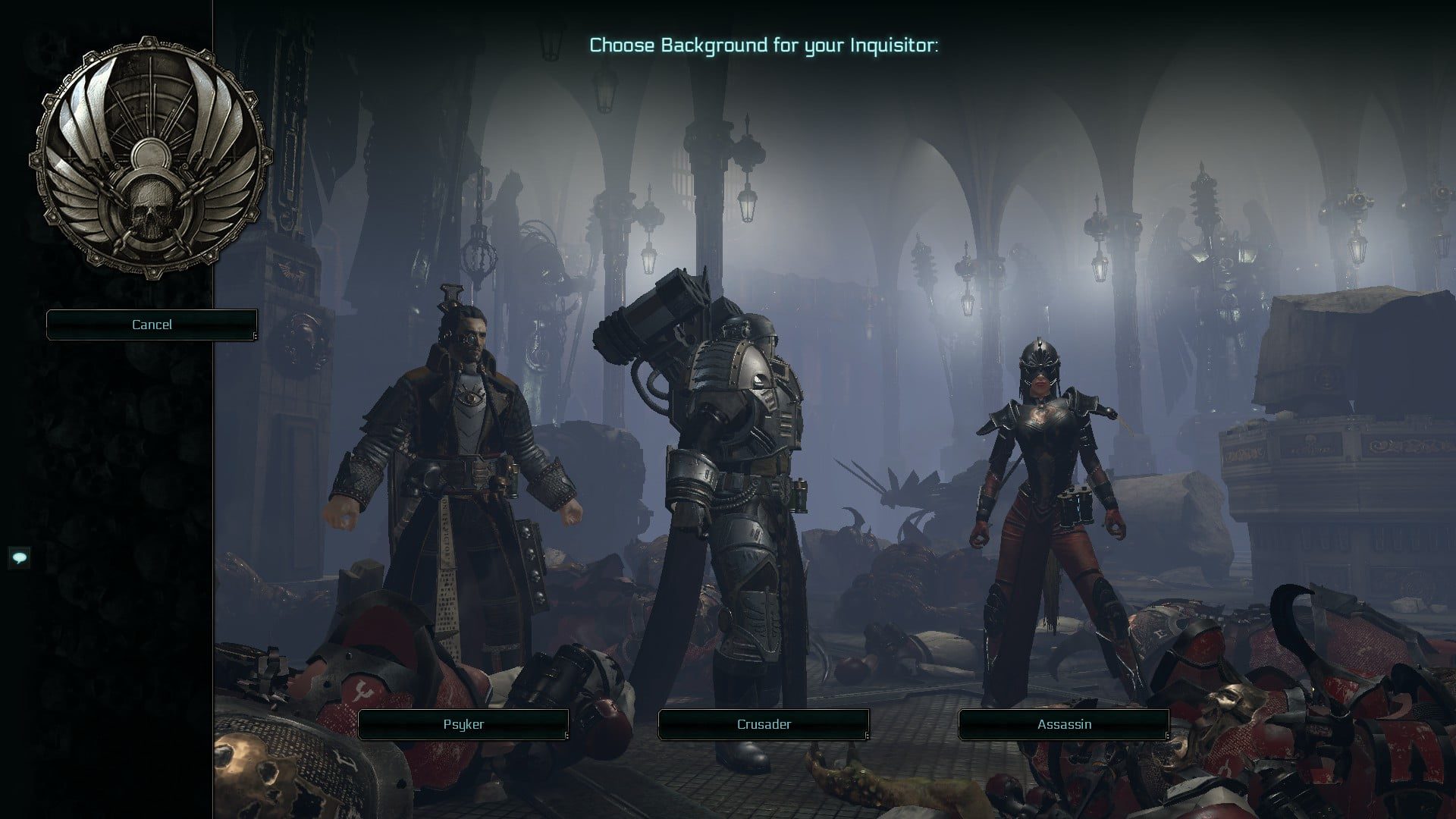Open the chat bubble icon
The width and height of the screenshot is (1456, 819).
pyautogui.click(x=20, y=558)
